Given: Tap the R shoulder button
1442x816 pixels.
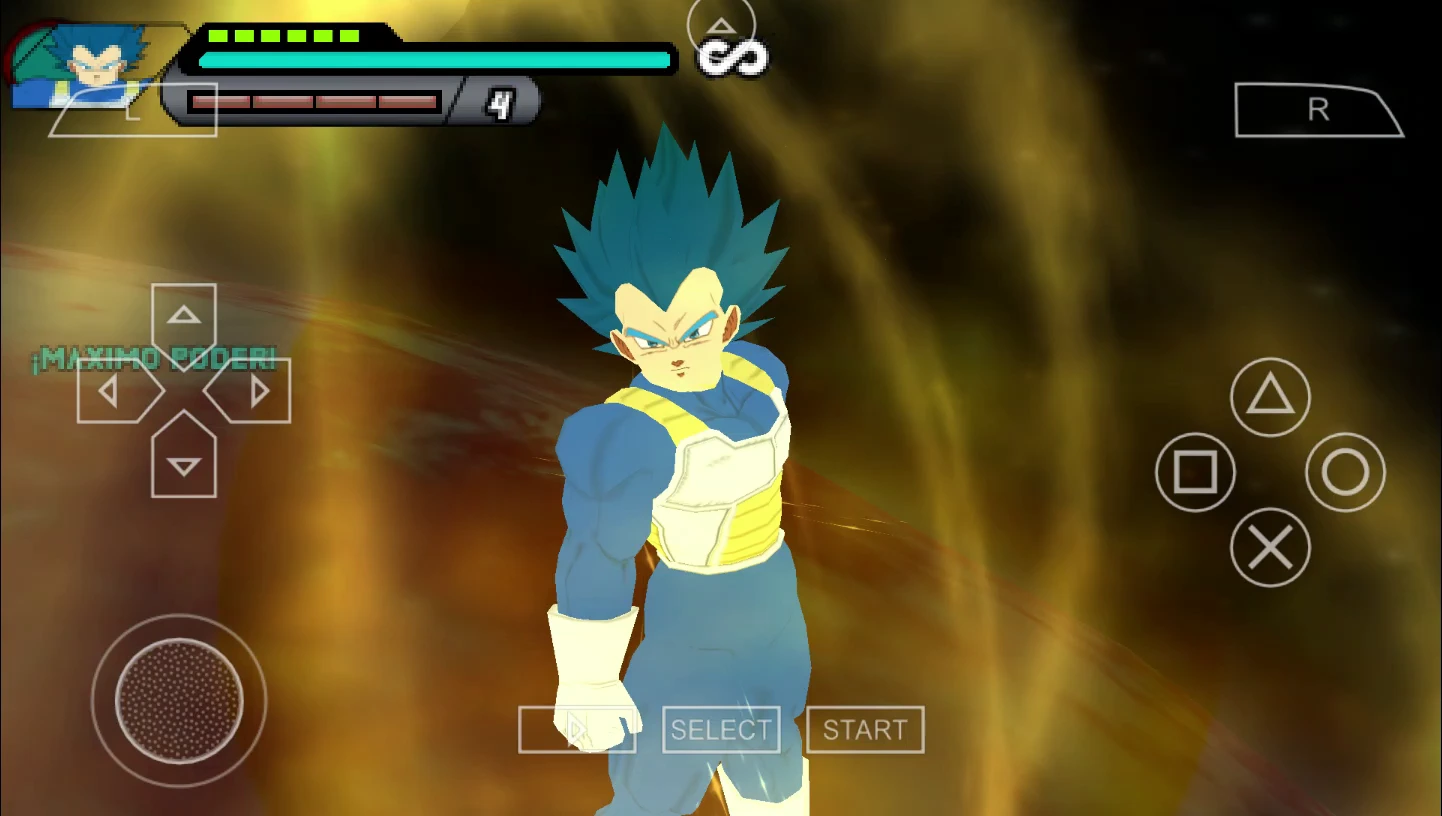Looking at the screenshot, I should tap(1318, 110).
